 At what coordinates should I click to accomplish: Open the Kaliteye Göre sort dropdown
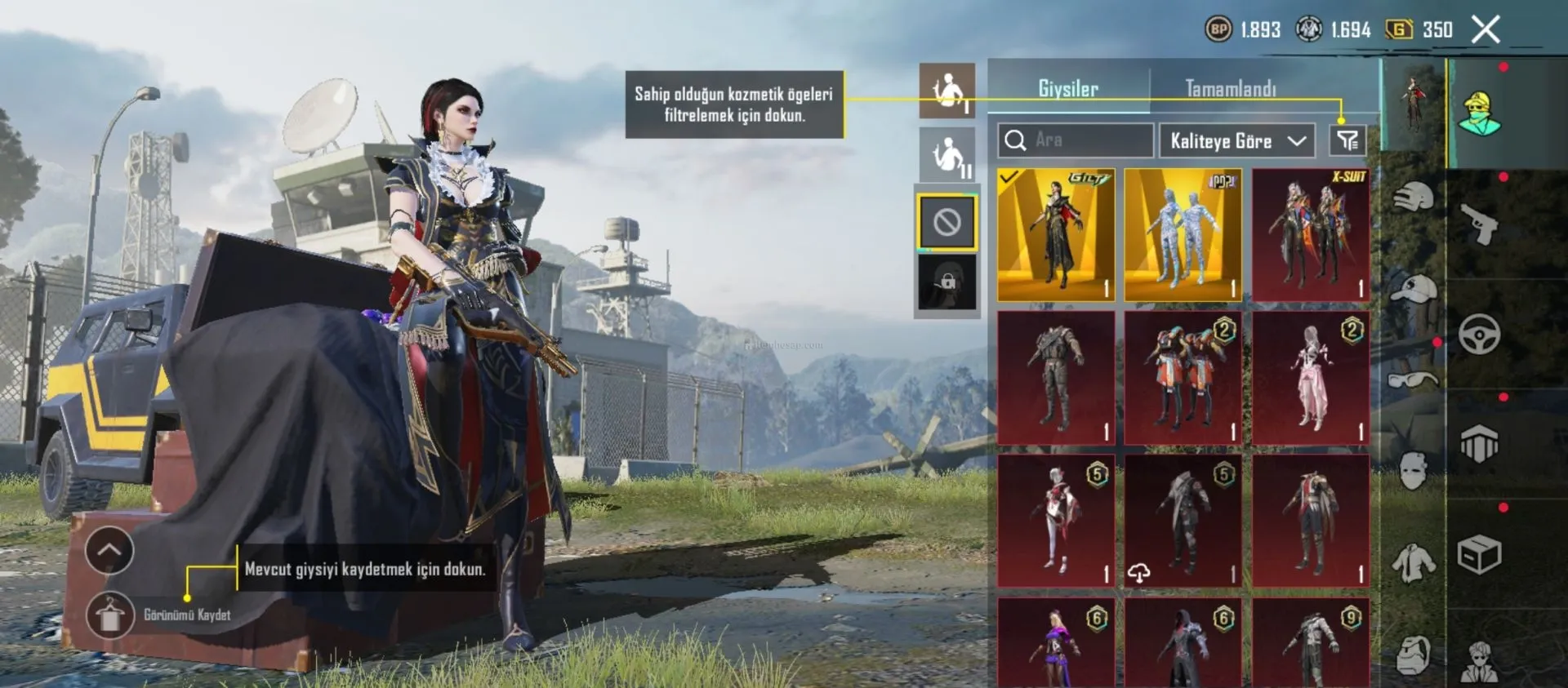[1236, 140]
